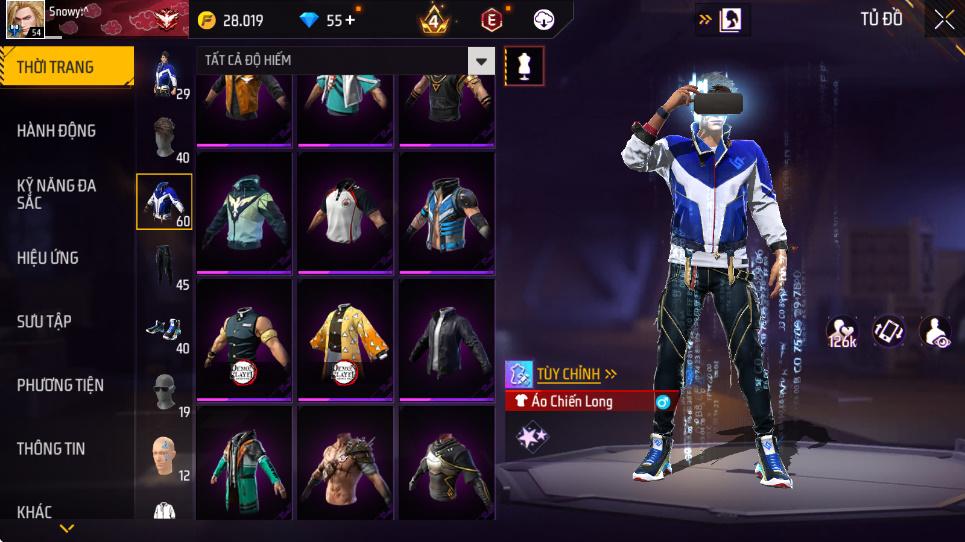Viewport: 965px width, 542px height.
Task: Choose the shoes category icon
Action: pos(163,329)
